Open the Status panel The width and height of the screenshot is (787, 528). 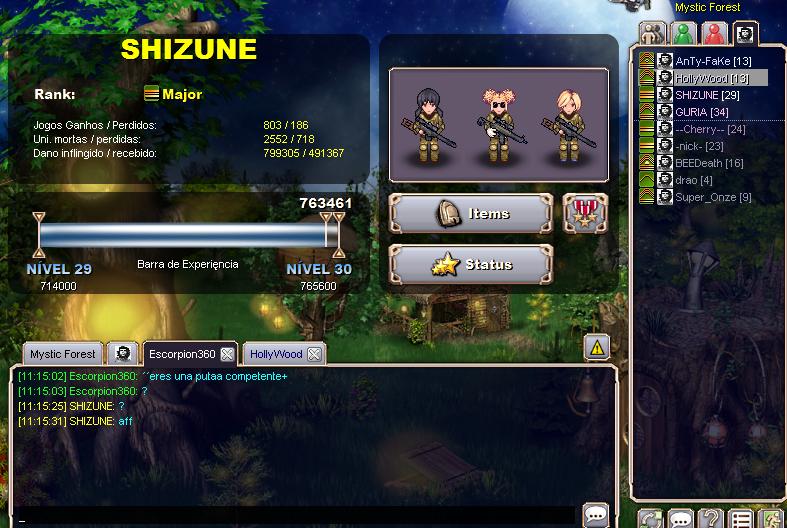pyautogui.click(x=470, y=265)
